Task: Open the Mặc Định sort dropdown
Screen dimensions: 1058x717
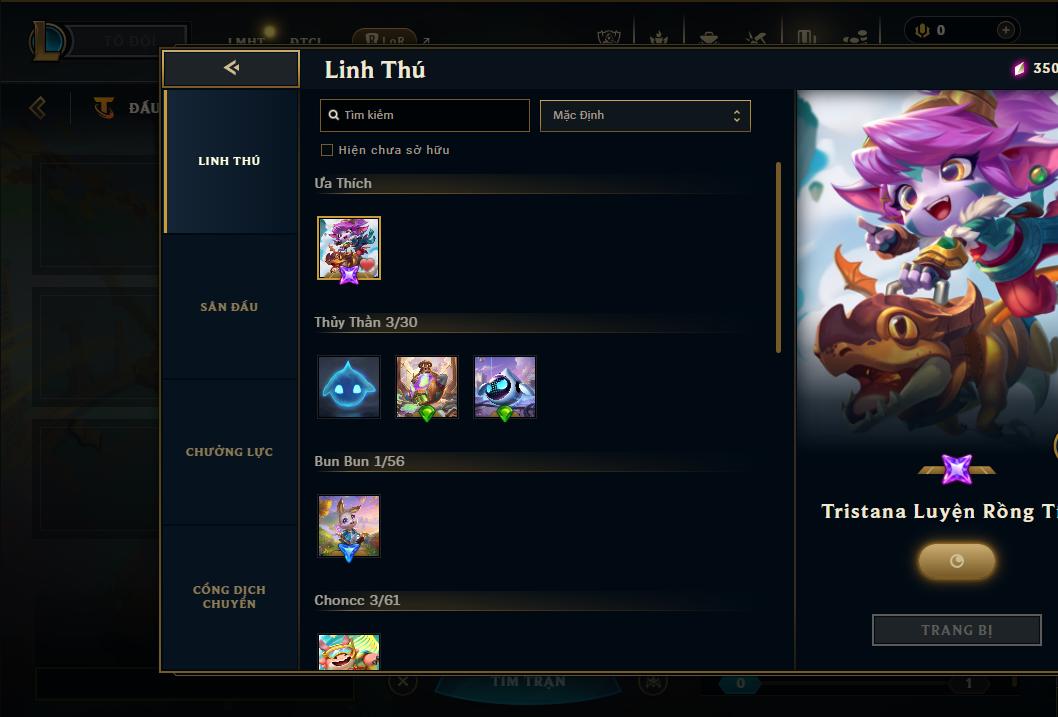Action: (x=645, y=115)
